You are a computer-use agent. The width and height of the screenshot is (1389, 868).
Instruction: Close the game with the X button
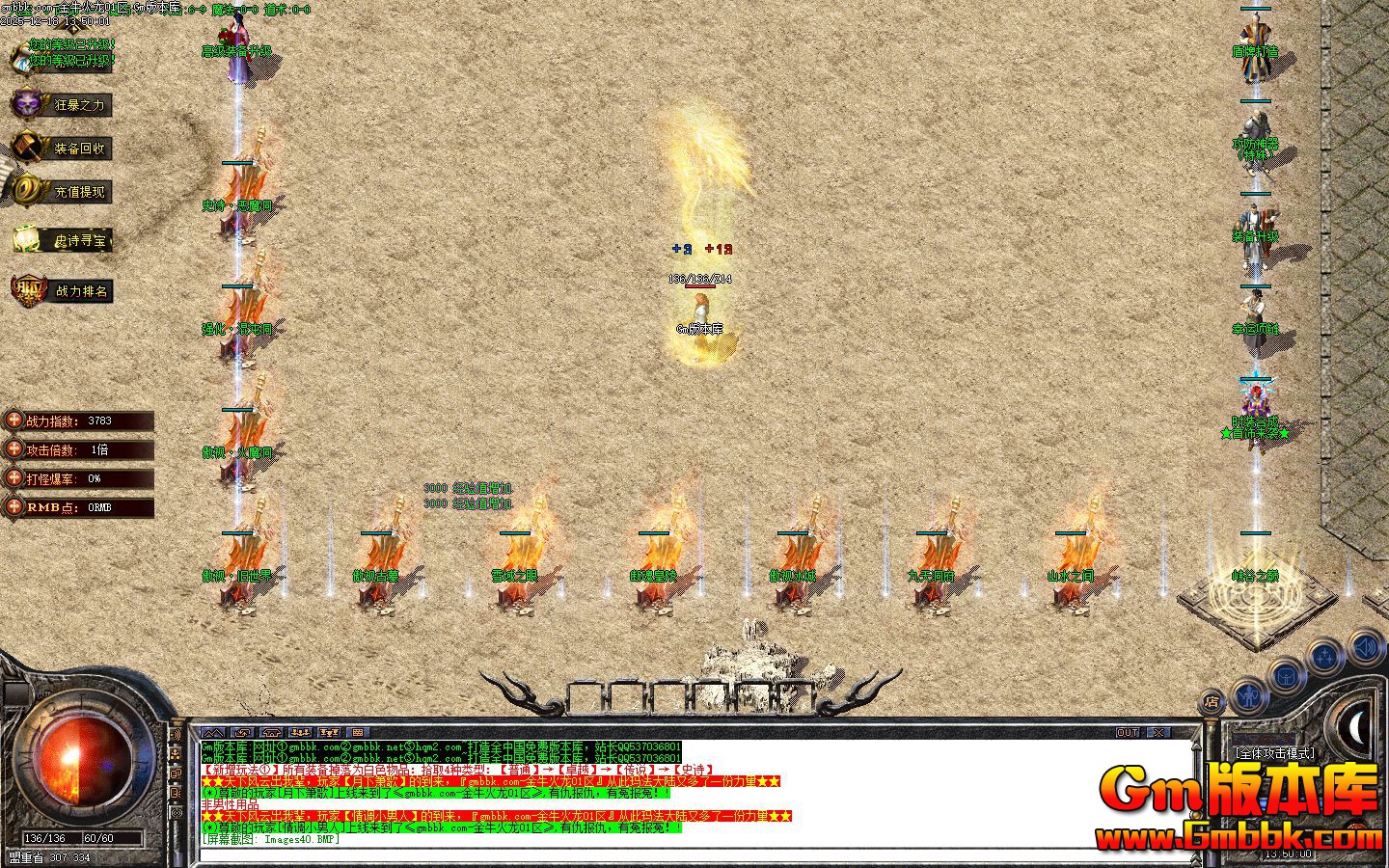coord(1158,733)
